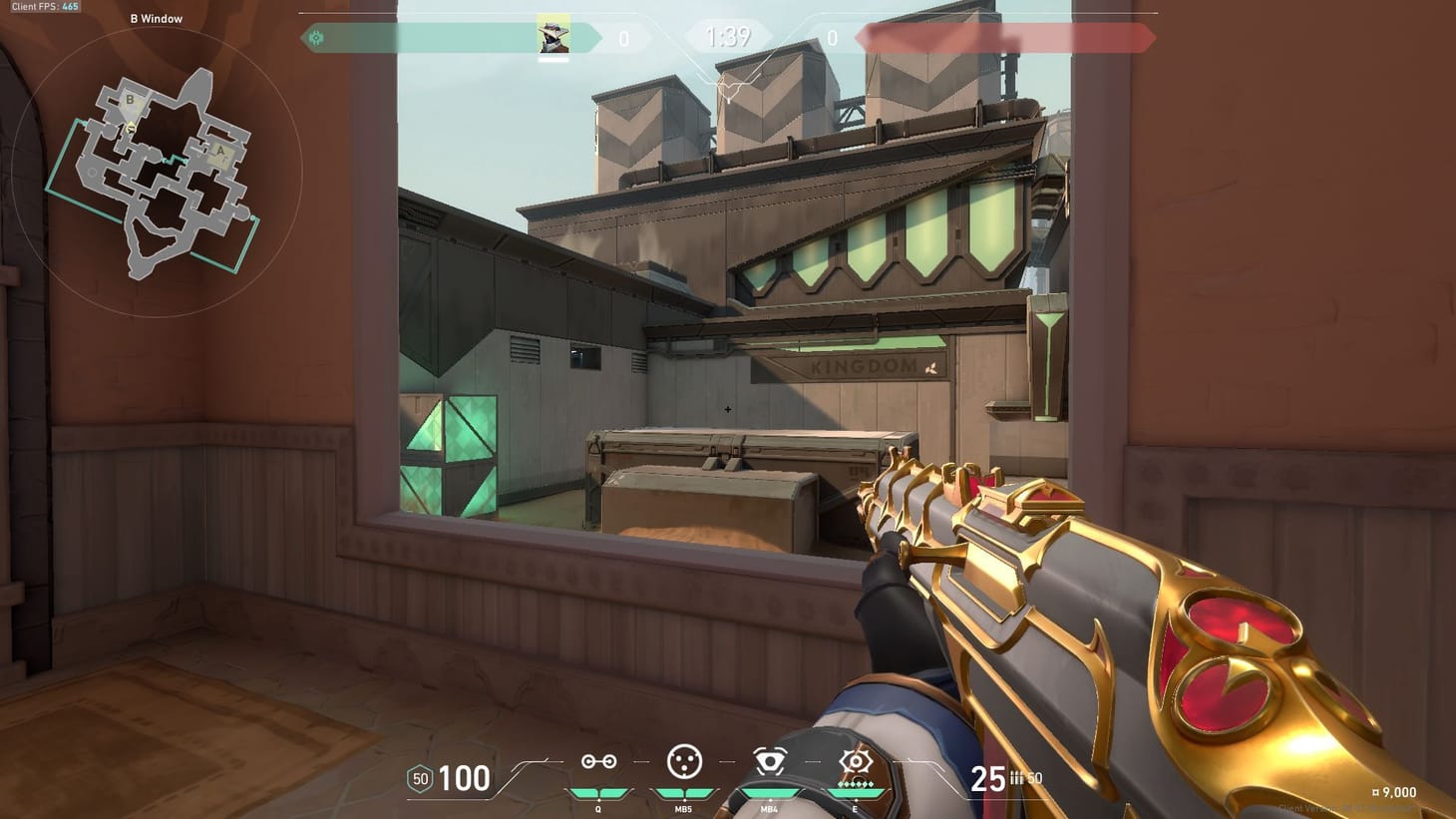Click the reserve ammo icon next to 25
This screenshot has width=1456, height=819.
(x=1018, y=779)
